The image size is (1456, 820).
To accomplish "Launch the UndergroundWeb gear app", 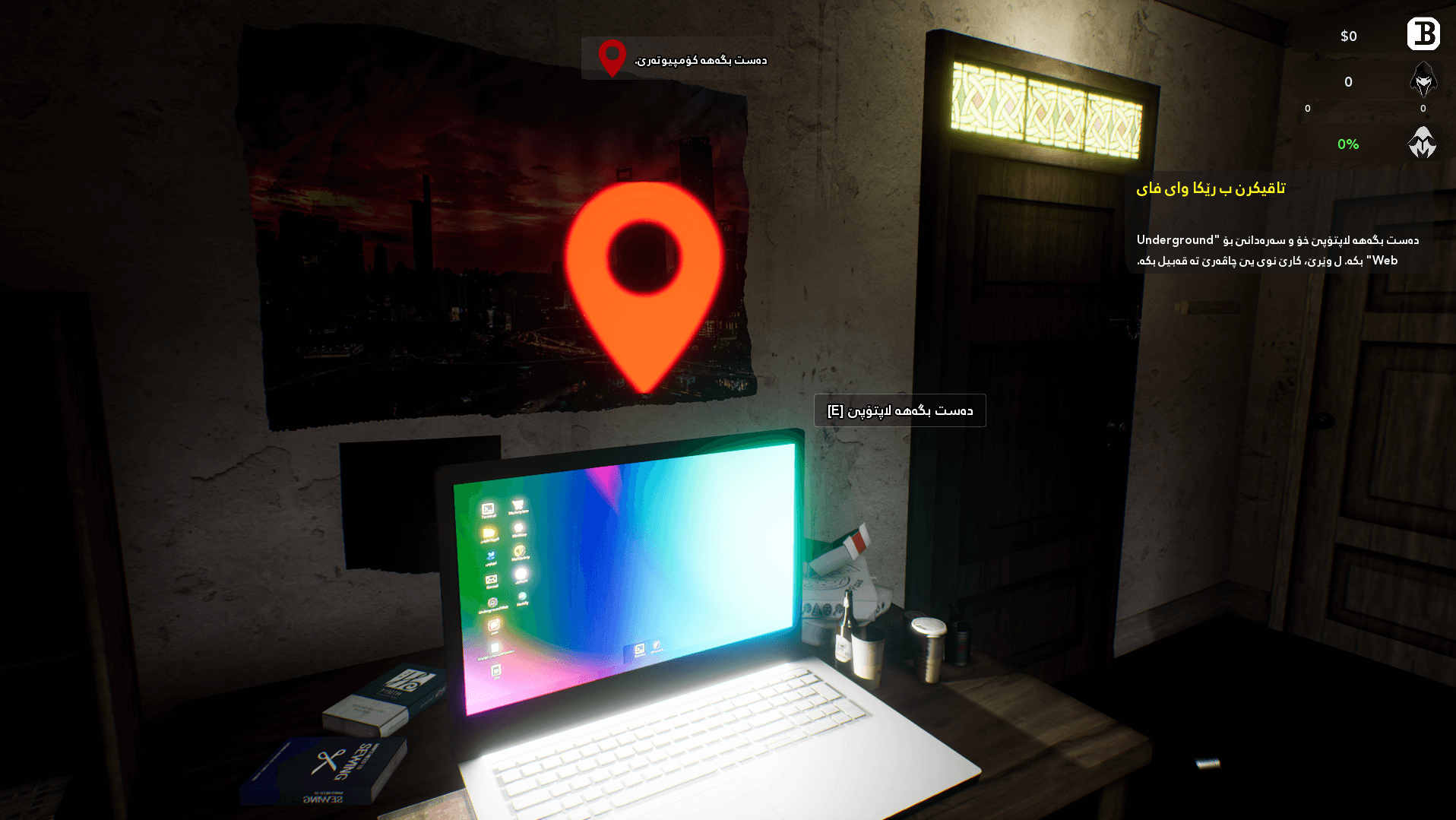I will [x=494, y=603].
